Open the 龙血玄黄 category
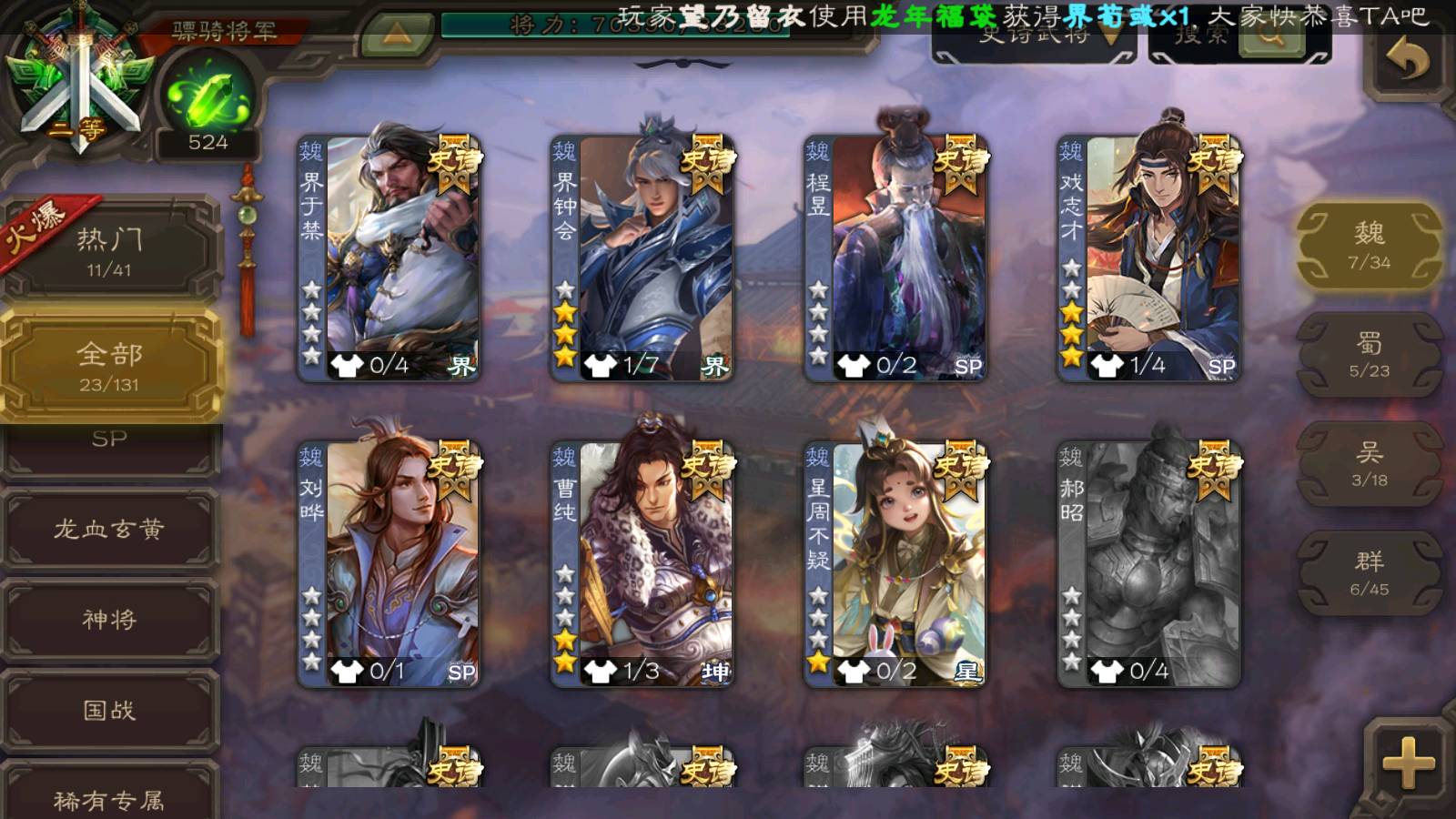This screenshot has width=1456, height=819. pos(109,529)
